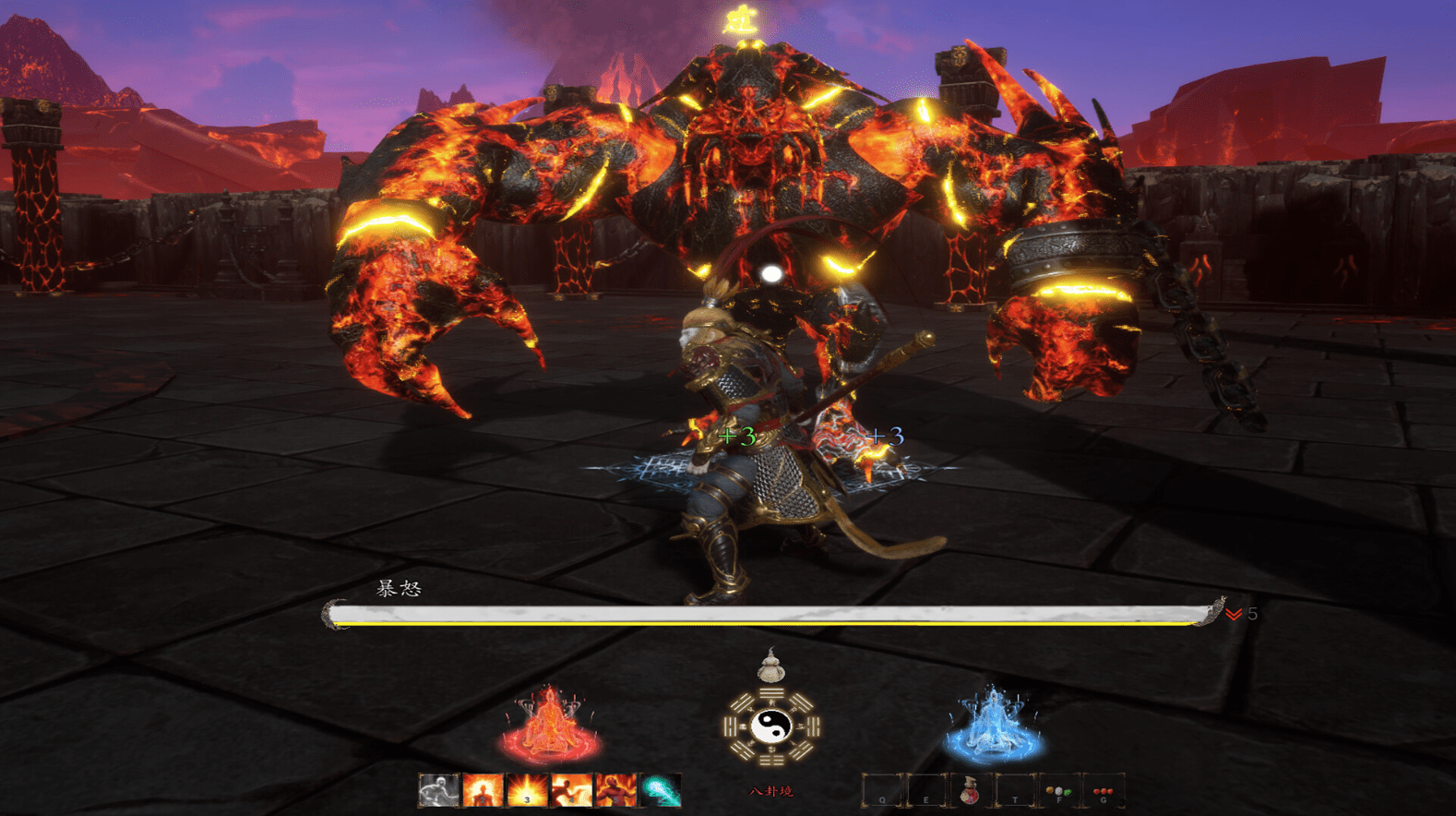The height and width of the screenshot is (816, 1456).
Task: Use the red potion flask item
Action: [x=970, y=792]
